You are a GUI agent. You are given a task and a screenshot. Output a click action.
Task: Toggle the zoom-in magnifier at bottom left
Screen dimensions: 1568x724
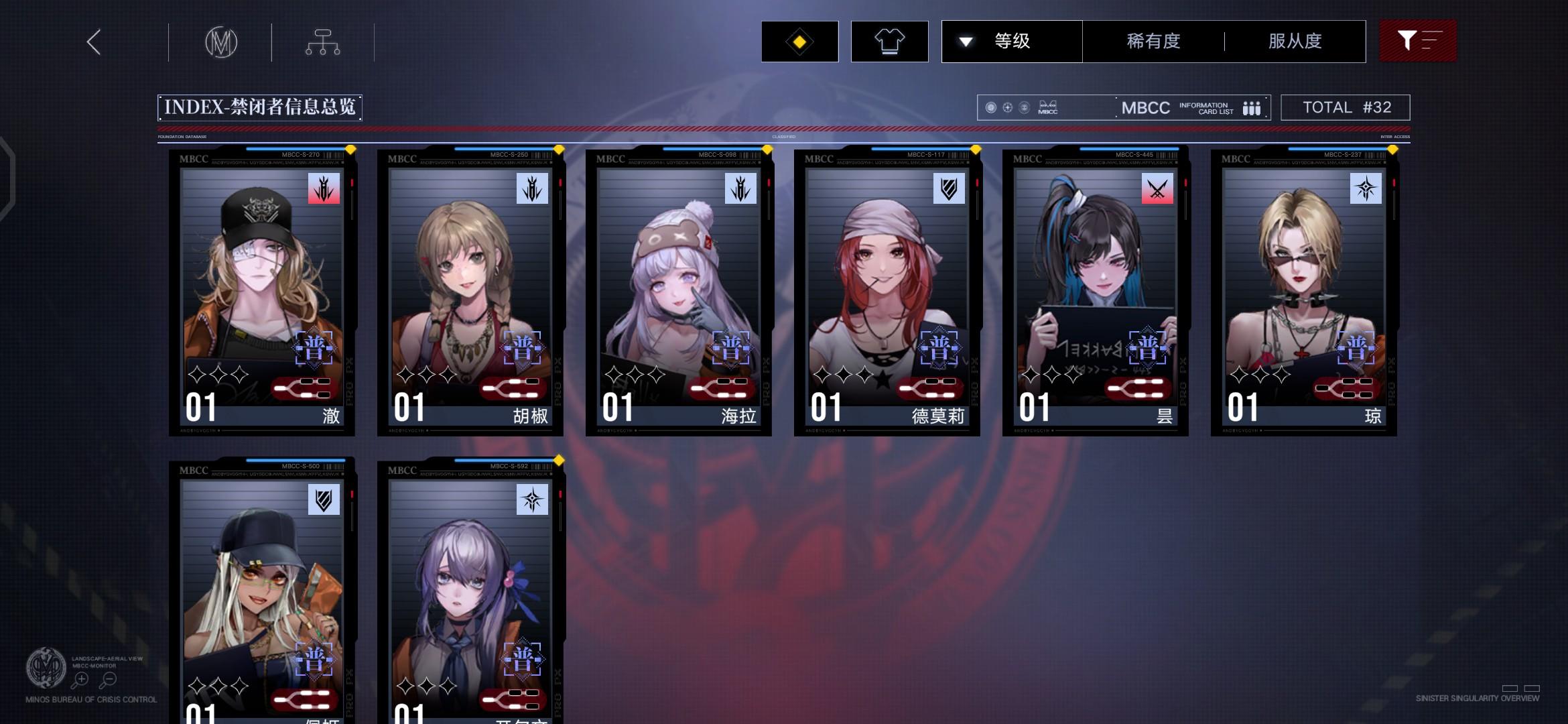(x=82, y=678)
